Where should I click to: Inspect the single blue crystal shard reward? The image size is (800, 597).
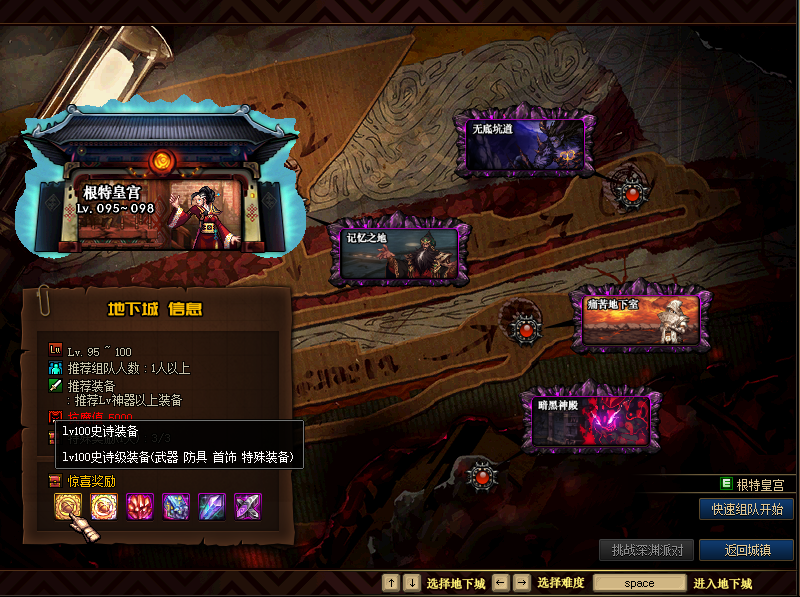click(212, 506)
